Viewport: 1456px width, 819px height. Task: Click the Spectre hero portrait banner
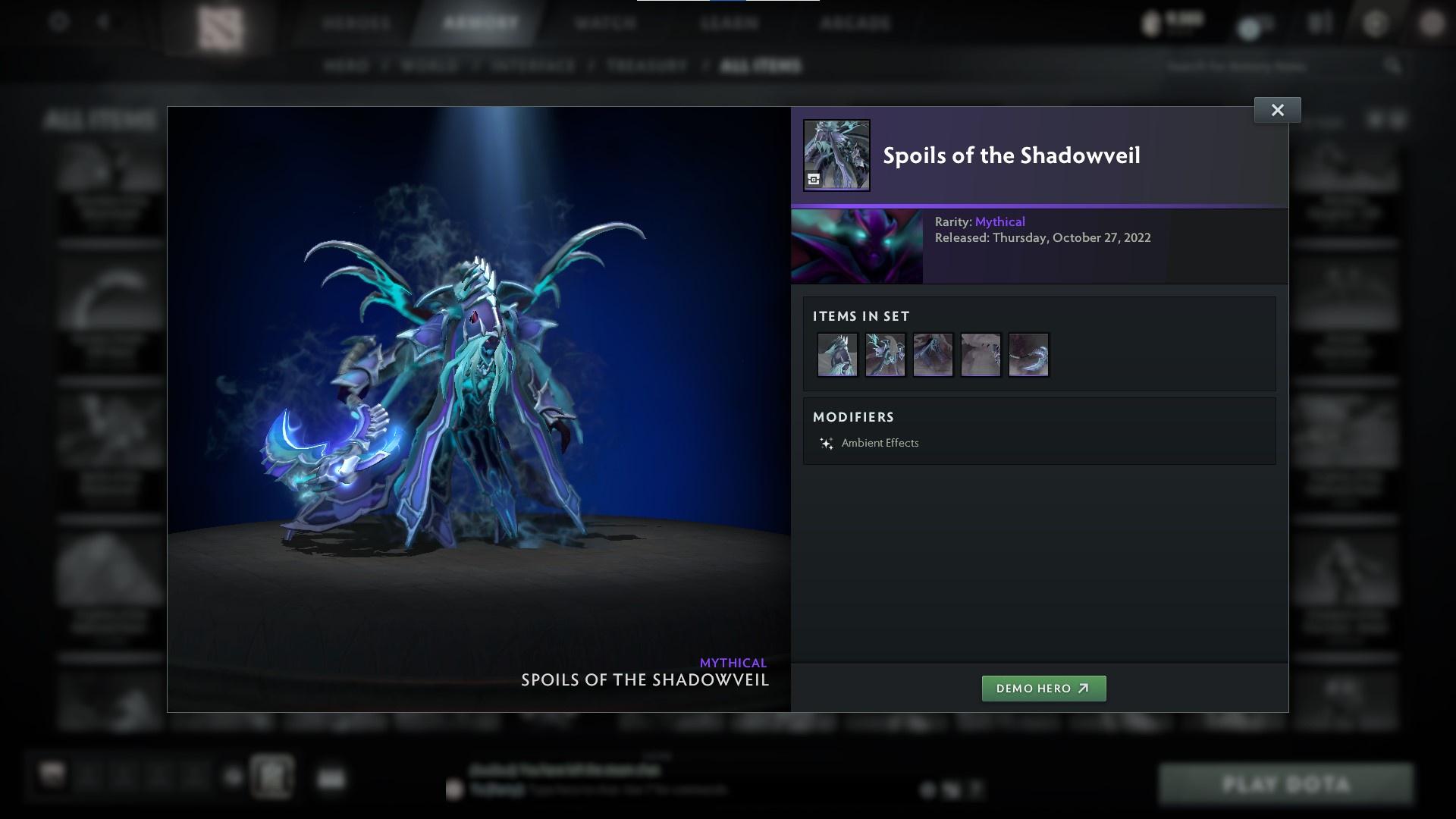pyautogui.click(x=857, y=246)
